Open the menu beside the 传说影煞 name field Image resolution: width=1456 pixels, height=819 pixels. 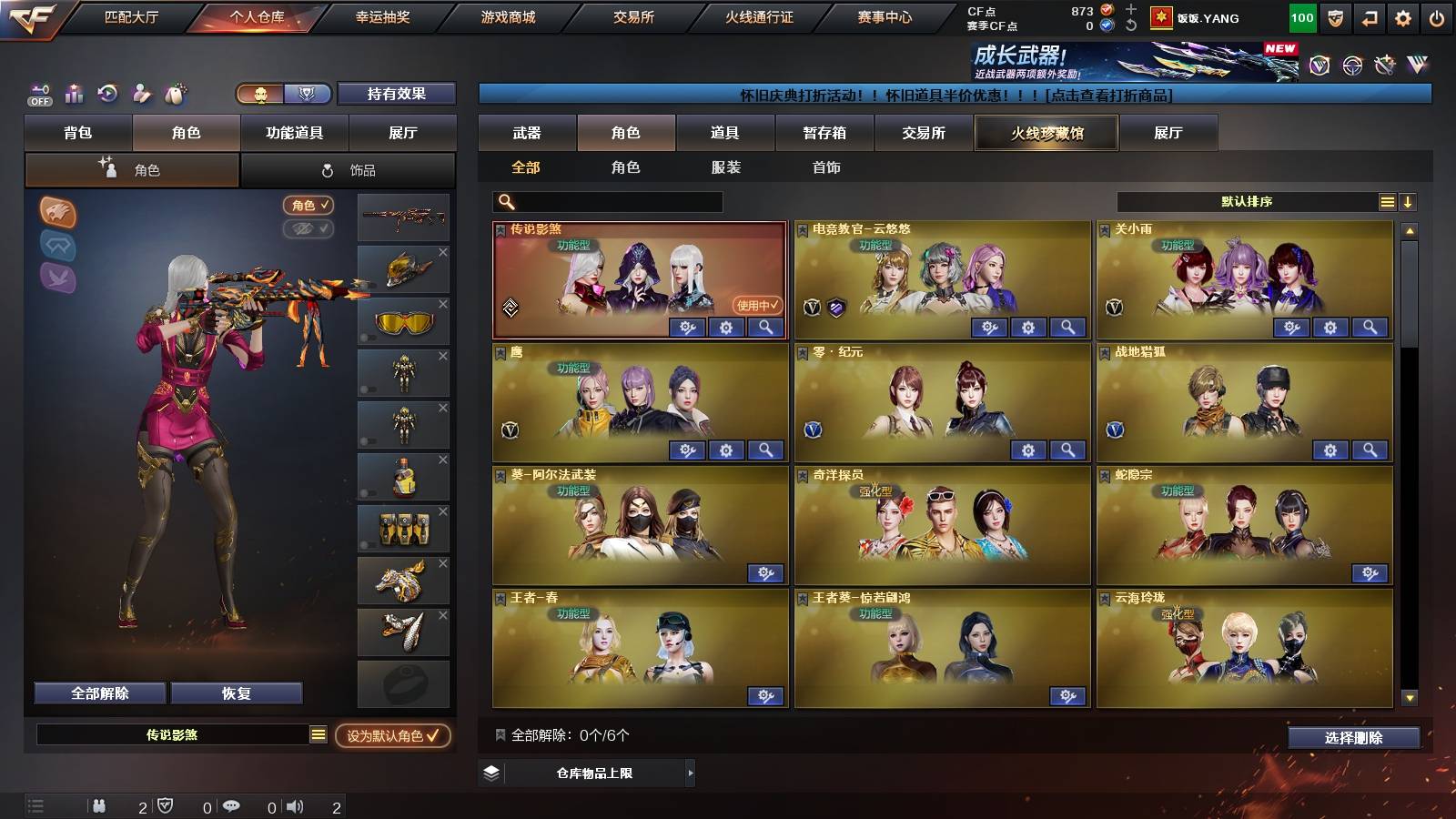point(317,733)
